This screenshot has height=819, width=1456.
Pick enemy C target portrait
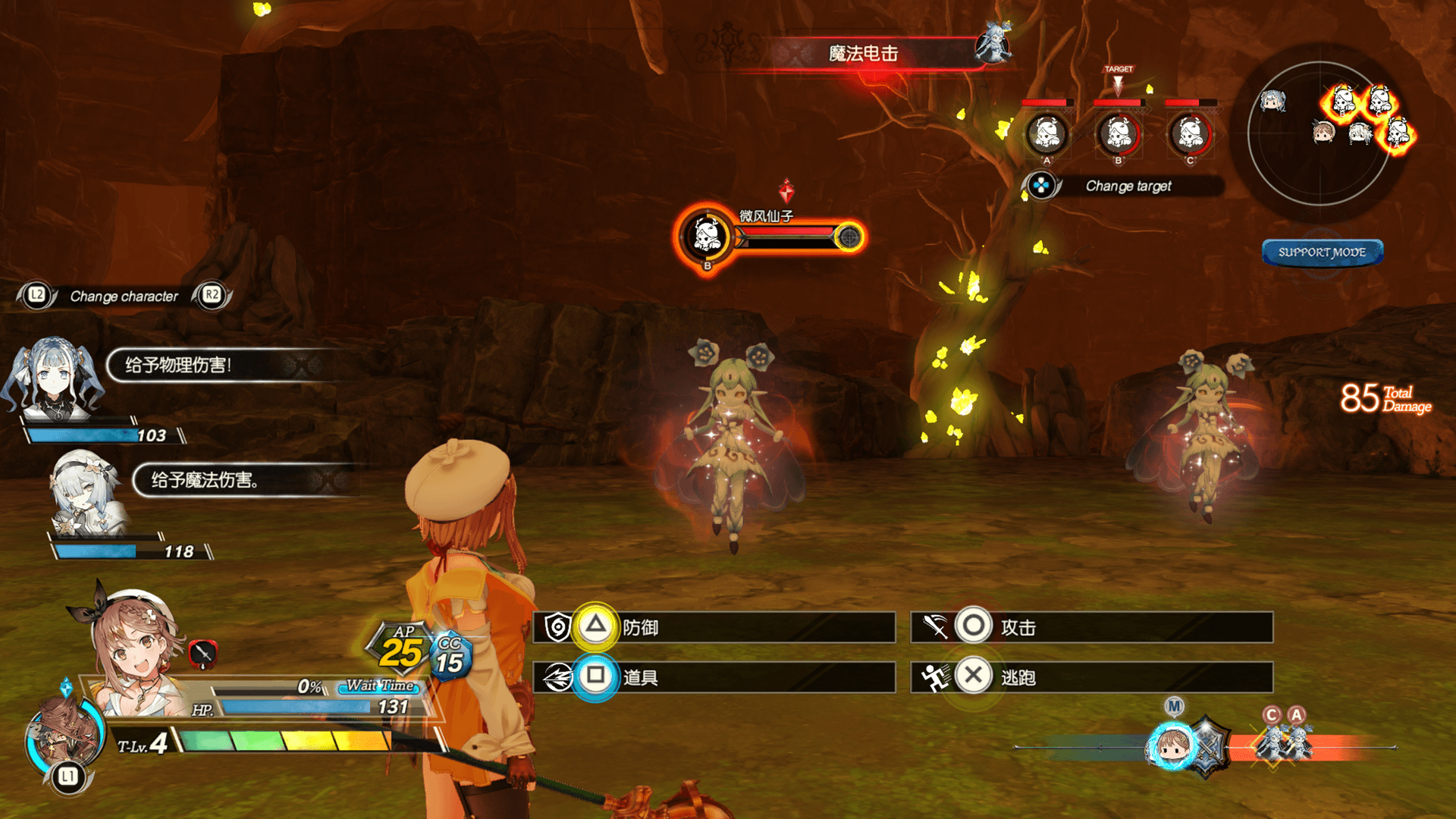(1190, 134)
